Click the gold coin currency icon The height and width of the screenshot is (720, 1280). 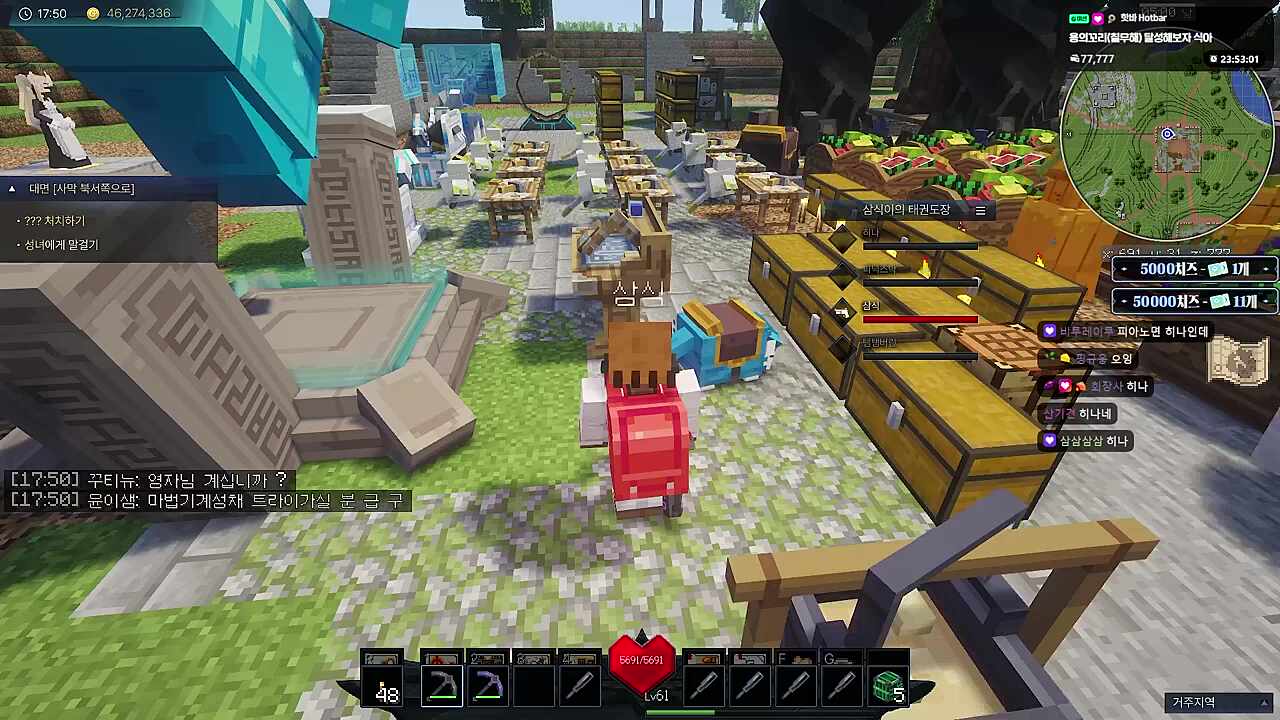(93, 14)
